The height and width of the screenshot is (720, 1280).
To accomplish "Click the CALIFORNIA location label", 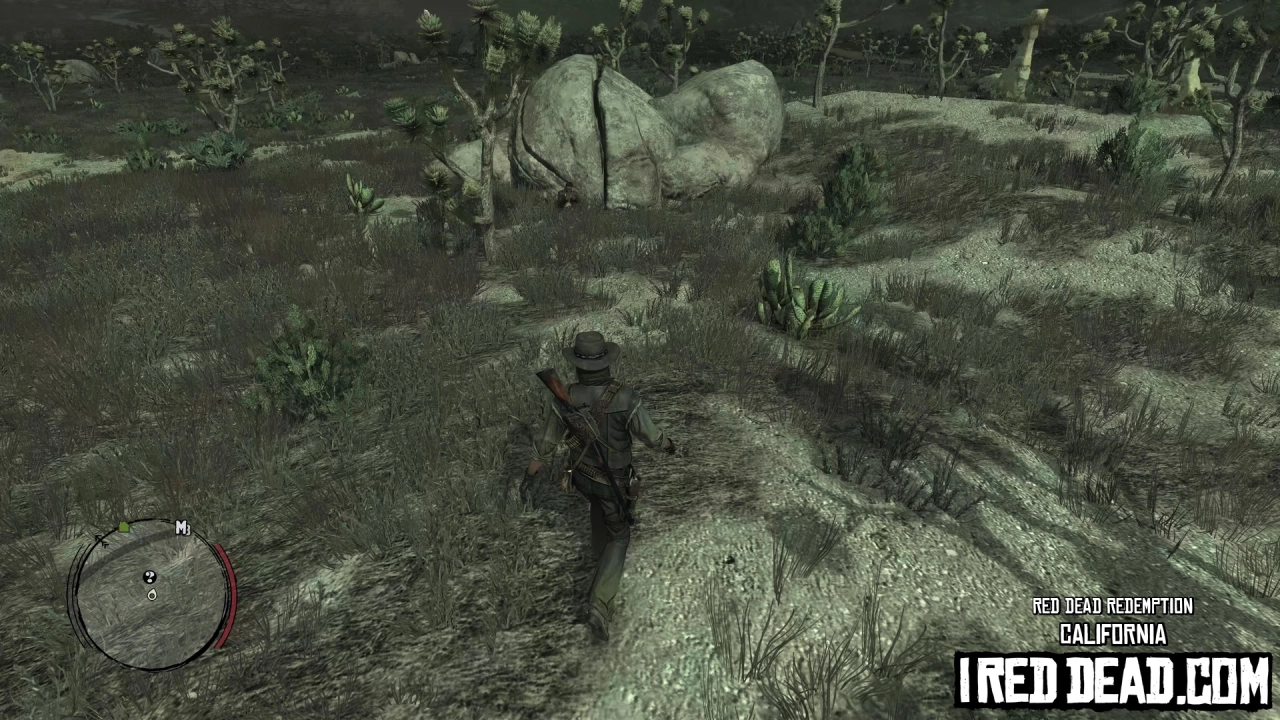I will [1112, 635].
